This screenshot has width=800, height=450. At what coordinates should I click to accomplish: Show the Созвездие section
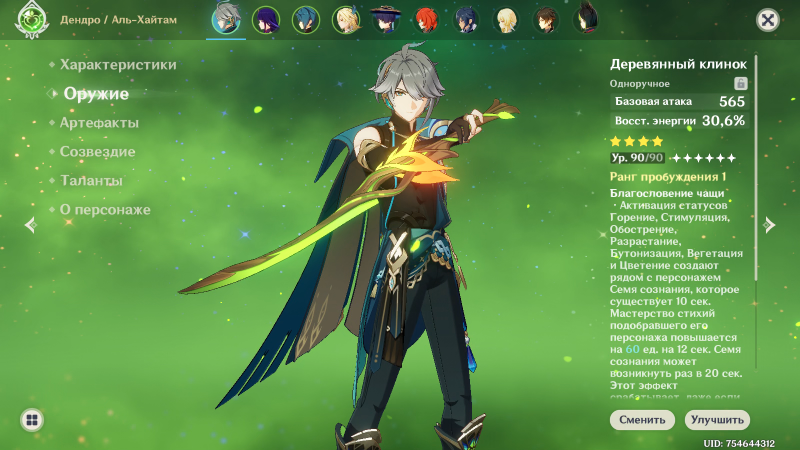[97, 152]
